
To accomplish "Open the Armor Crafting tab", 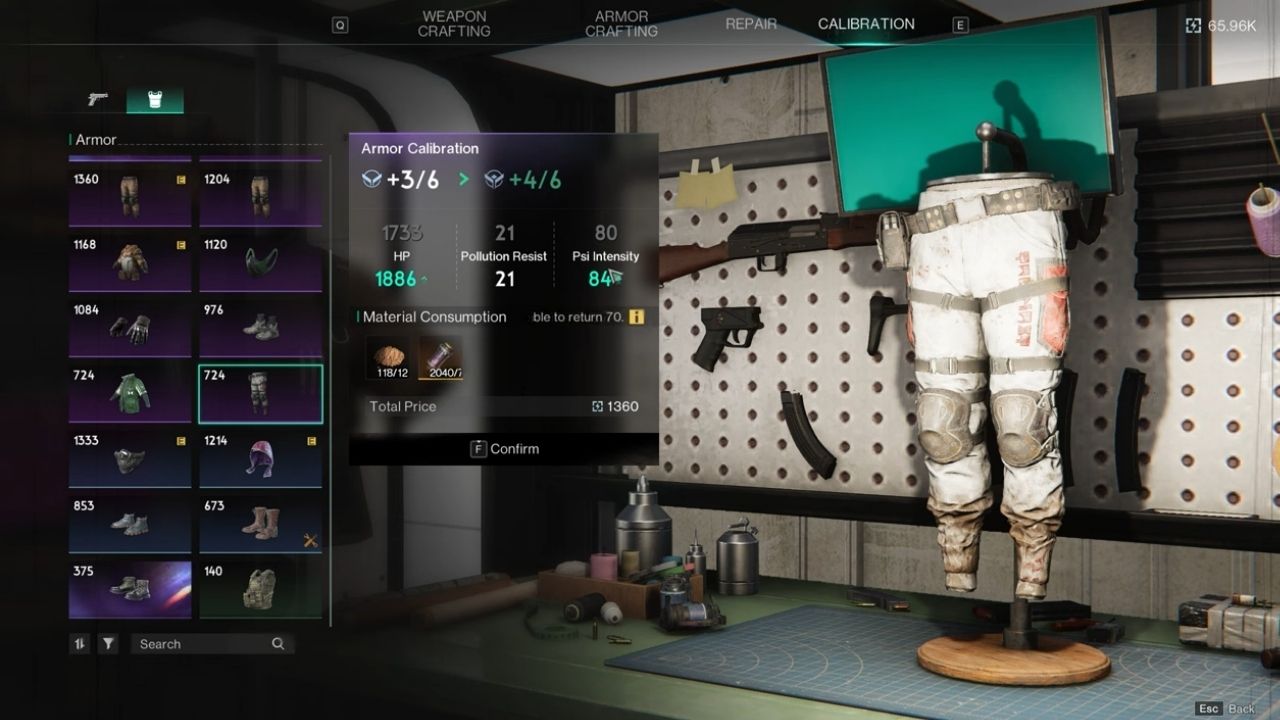I will [619, 23].
